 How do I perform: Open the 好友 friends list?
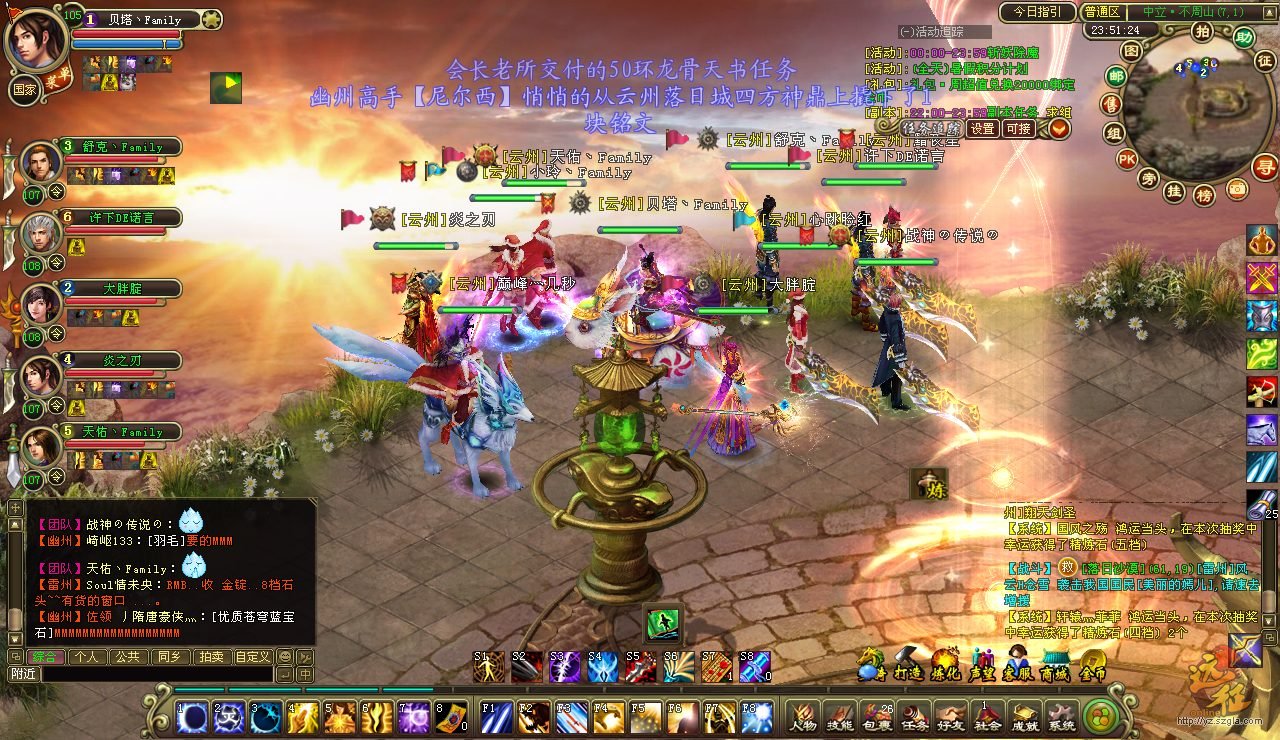click(x=951, y=716)
